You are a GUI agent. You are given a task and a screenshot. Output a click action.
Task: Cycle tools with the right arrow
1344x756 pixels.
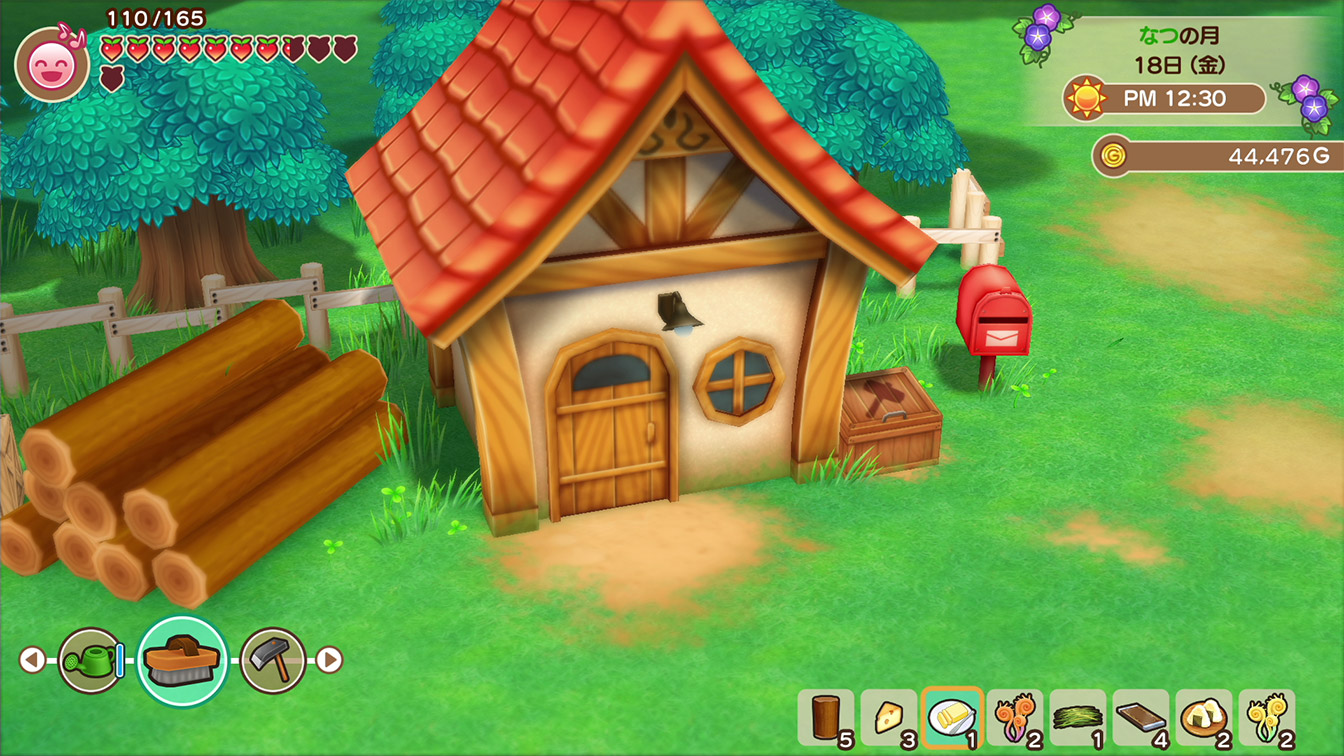[x=329, y=660]
